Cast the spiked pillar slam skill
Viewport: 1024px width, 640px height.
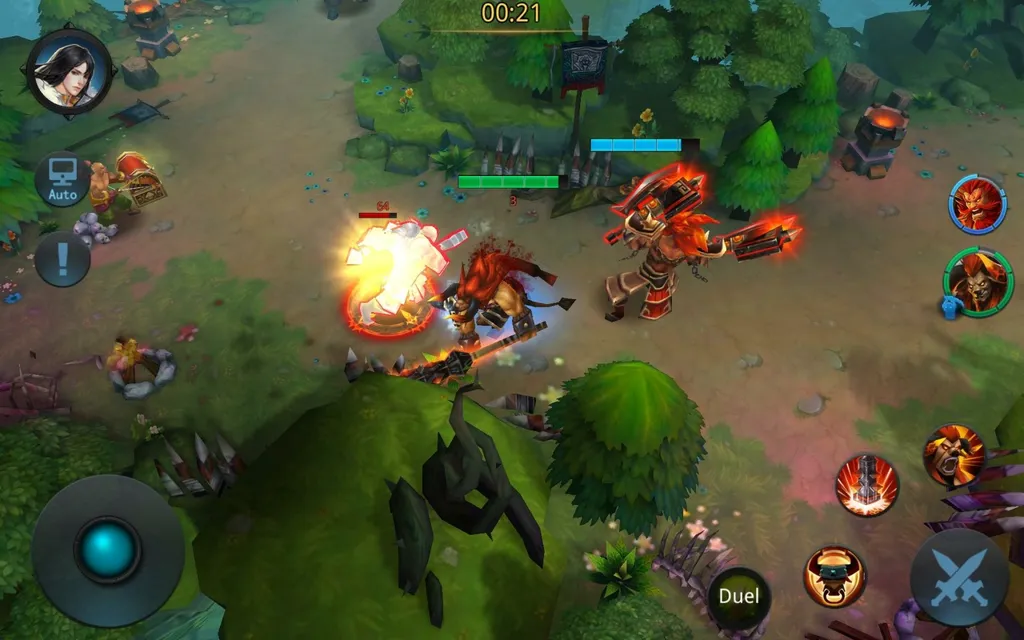click(x=866, y=485)
